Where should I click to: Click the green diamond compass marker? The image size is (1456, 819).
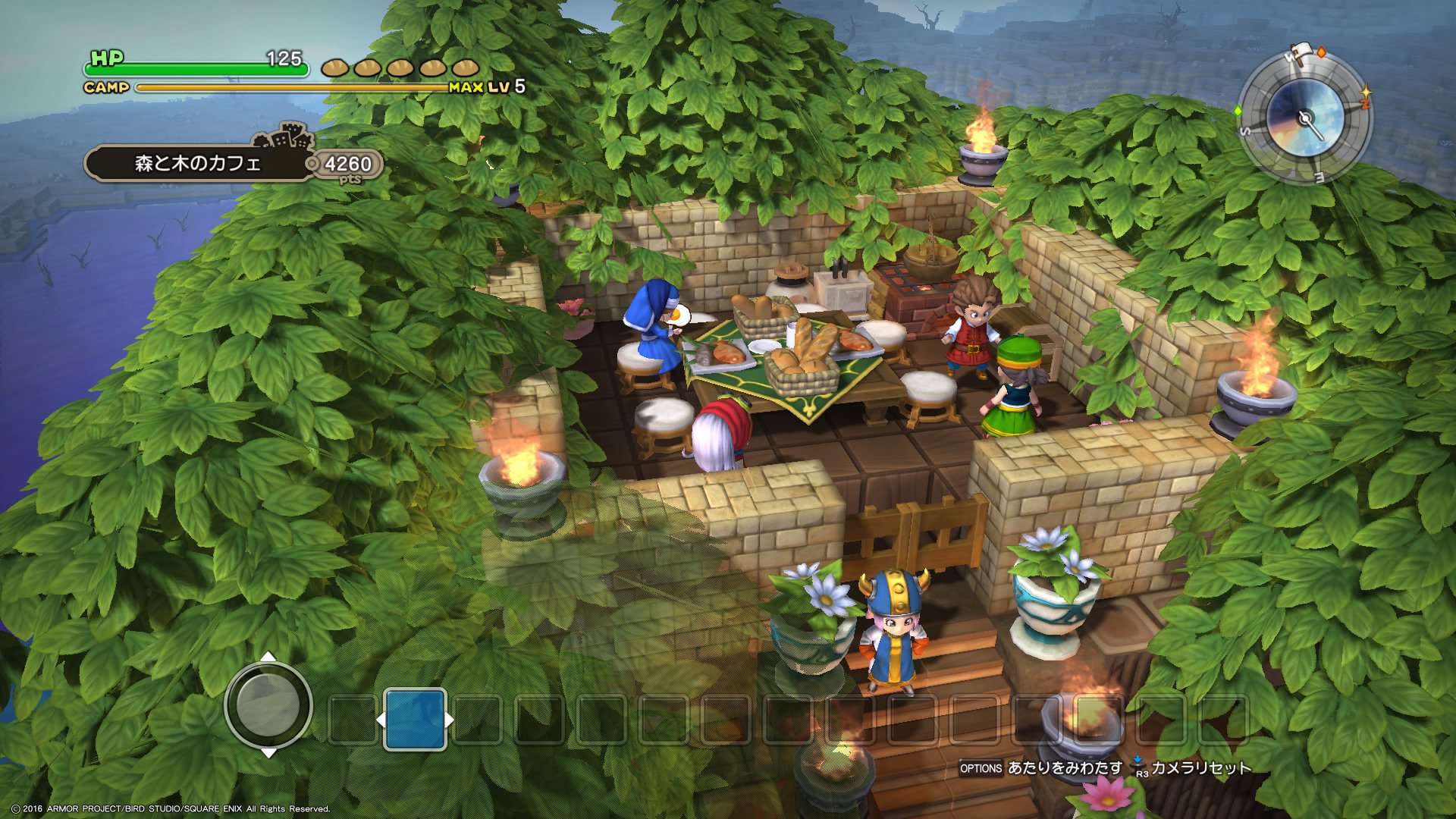point(1238,110)
